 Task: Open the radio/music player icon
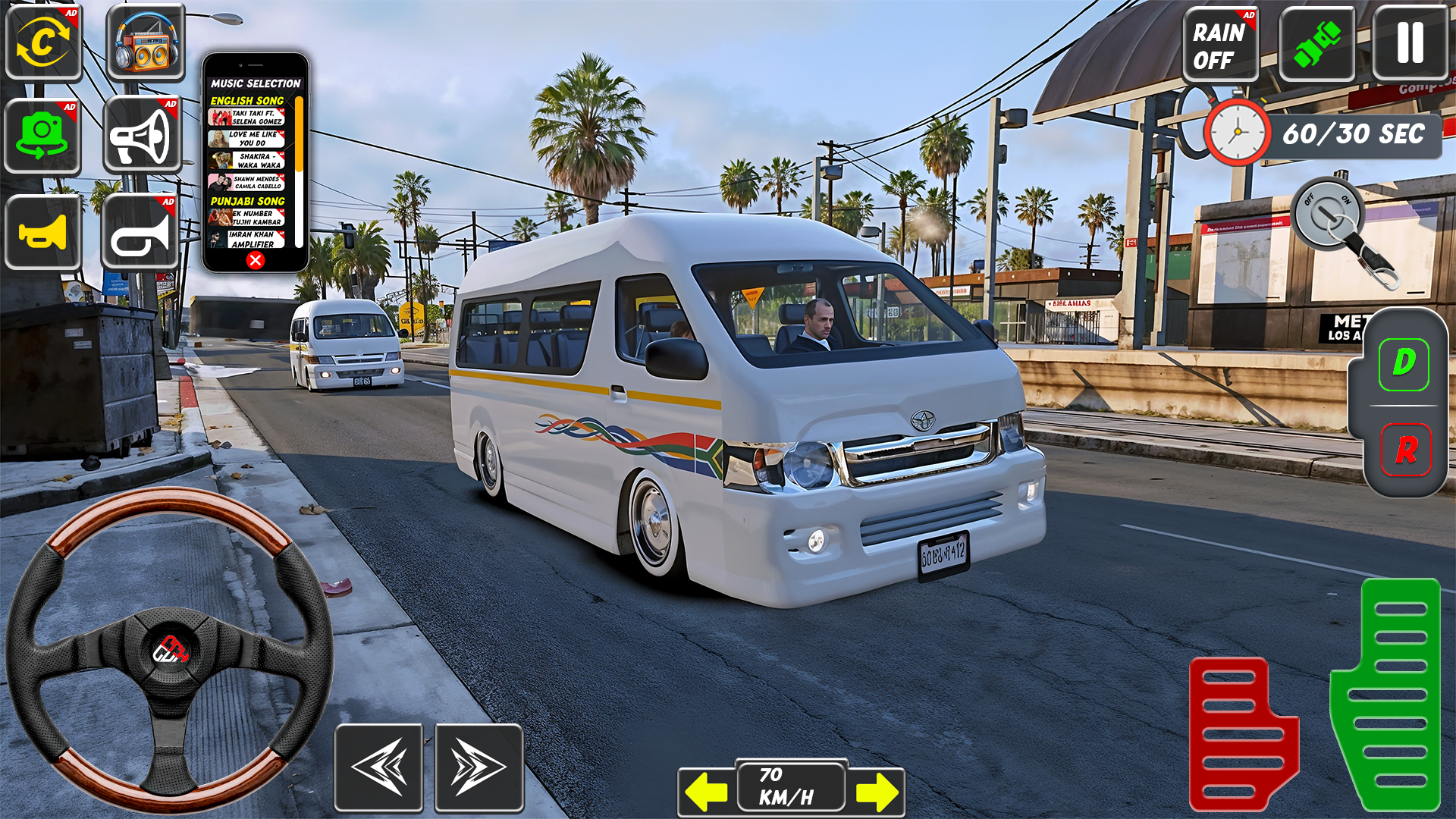coord(143,43)
